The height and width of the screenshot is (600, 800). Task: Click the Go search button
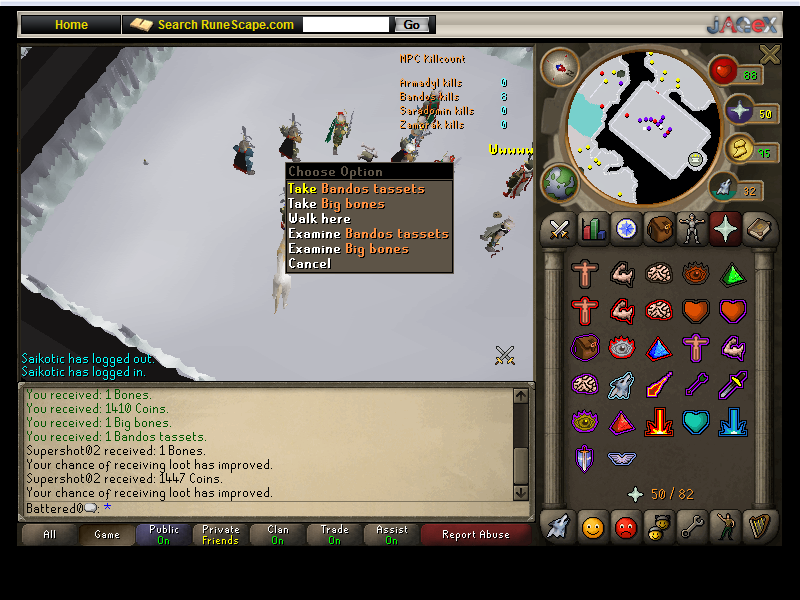pos(412,25)
